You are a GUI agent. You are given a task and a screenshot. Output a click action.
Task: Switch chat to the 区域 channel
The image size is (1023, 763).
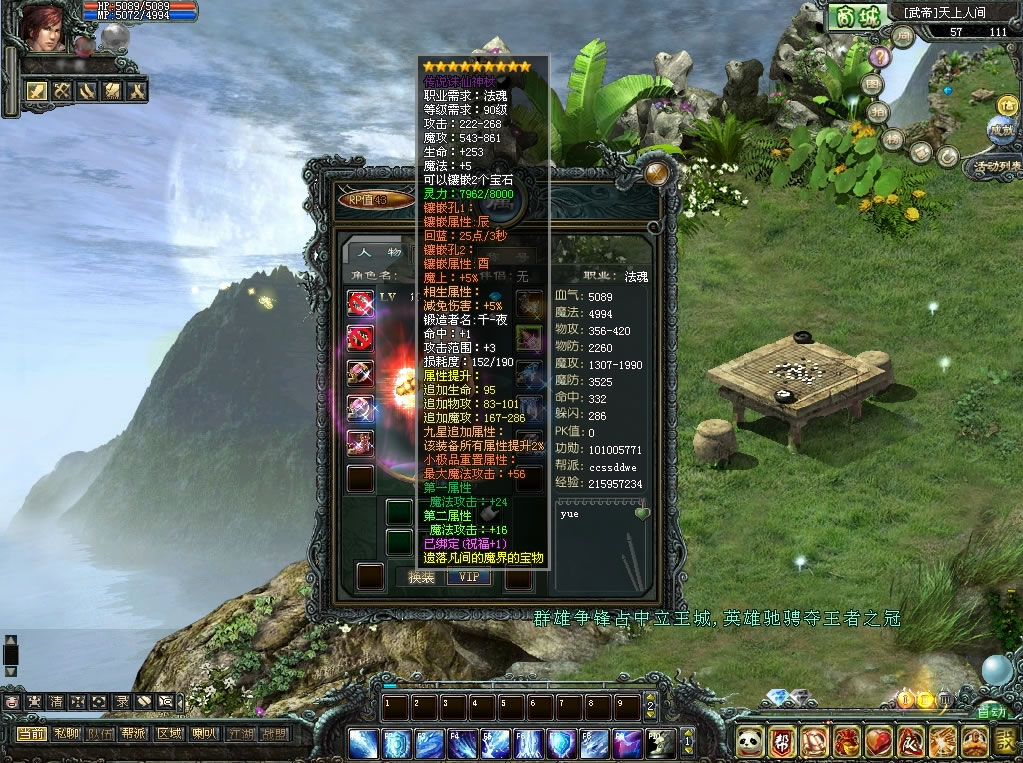(169, 733)
